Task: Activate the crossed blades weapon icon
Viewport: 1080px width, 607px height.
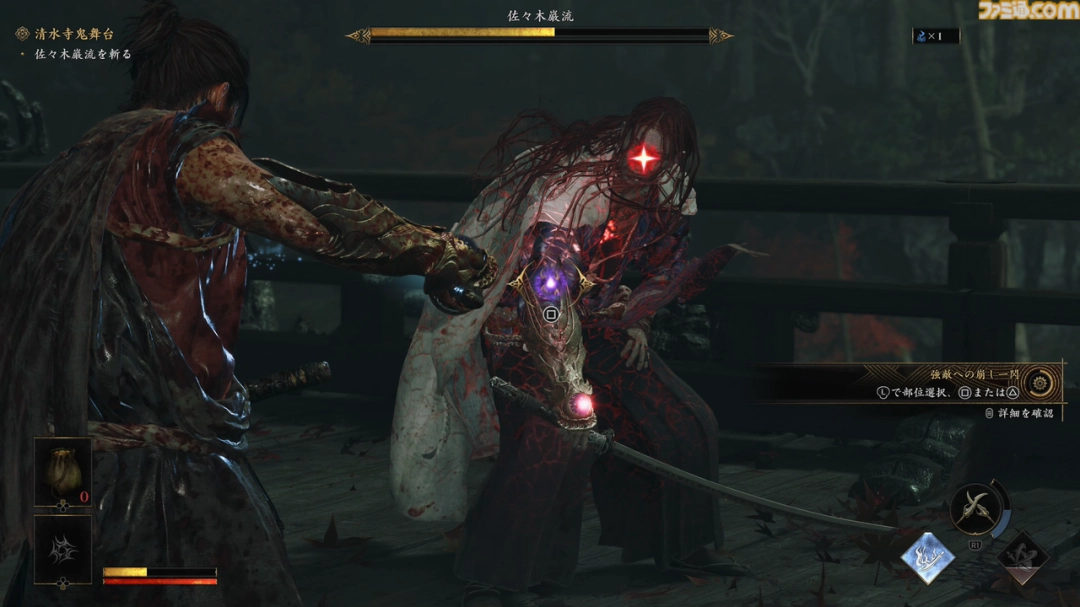Action: click(975, 510)
